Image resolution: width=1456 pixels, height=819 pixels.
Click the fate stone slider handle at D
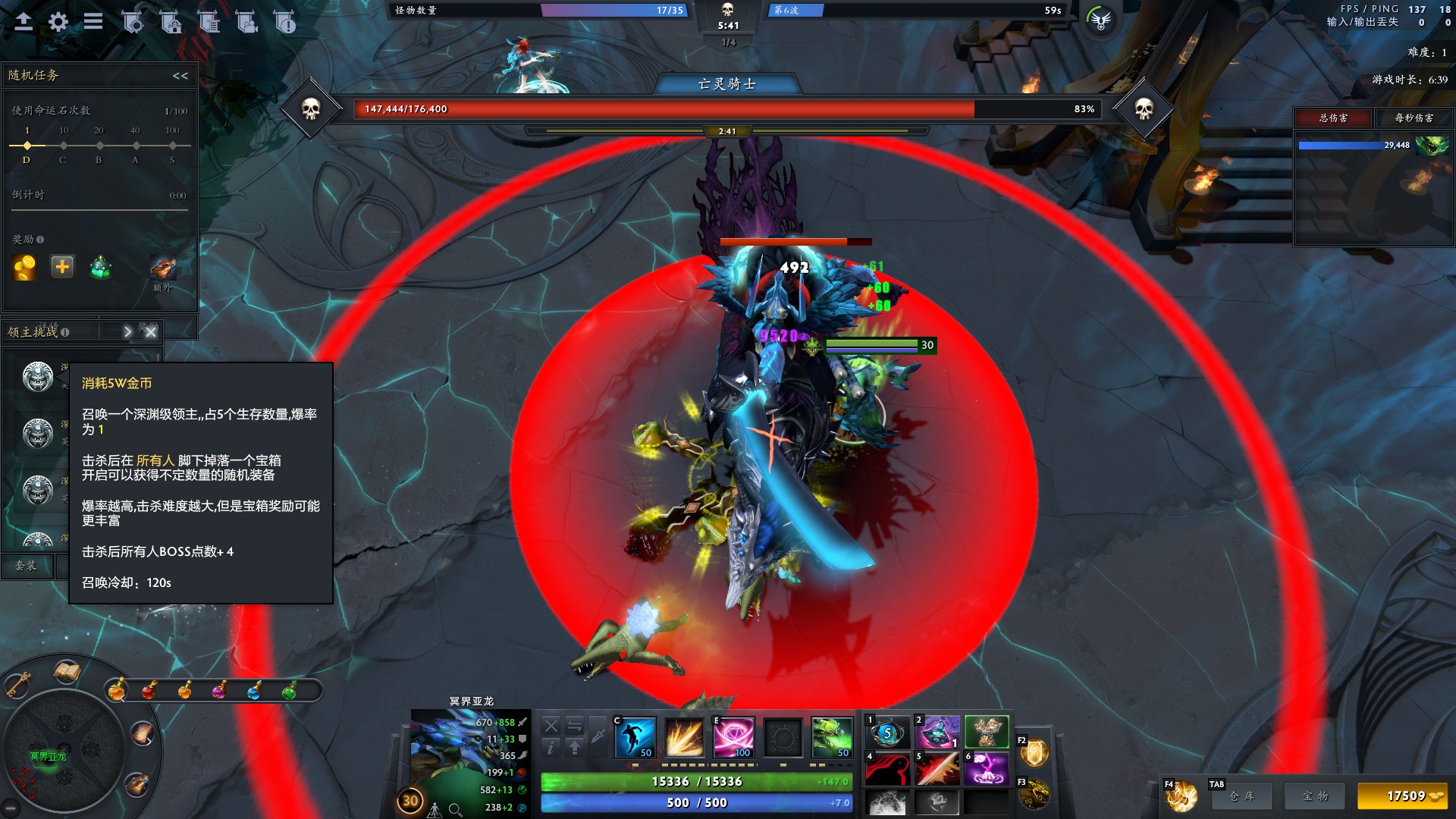pos(27,145)
